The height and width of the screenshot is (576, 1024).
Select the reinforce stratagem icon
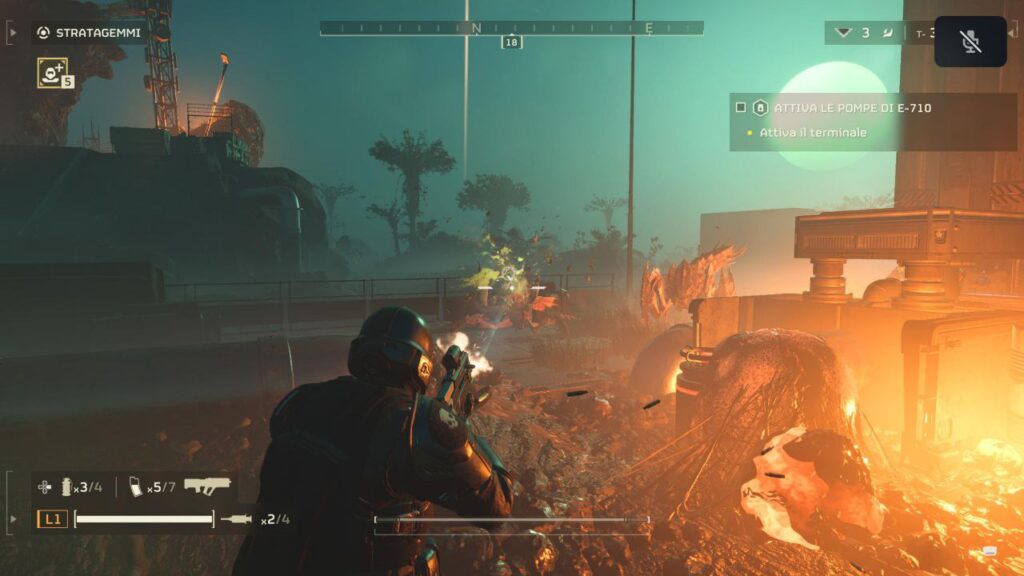(x=52, y=72)
